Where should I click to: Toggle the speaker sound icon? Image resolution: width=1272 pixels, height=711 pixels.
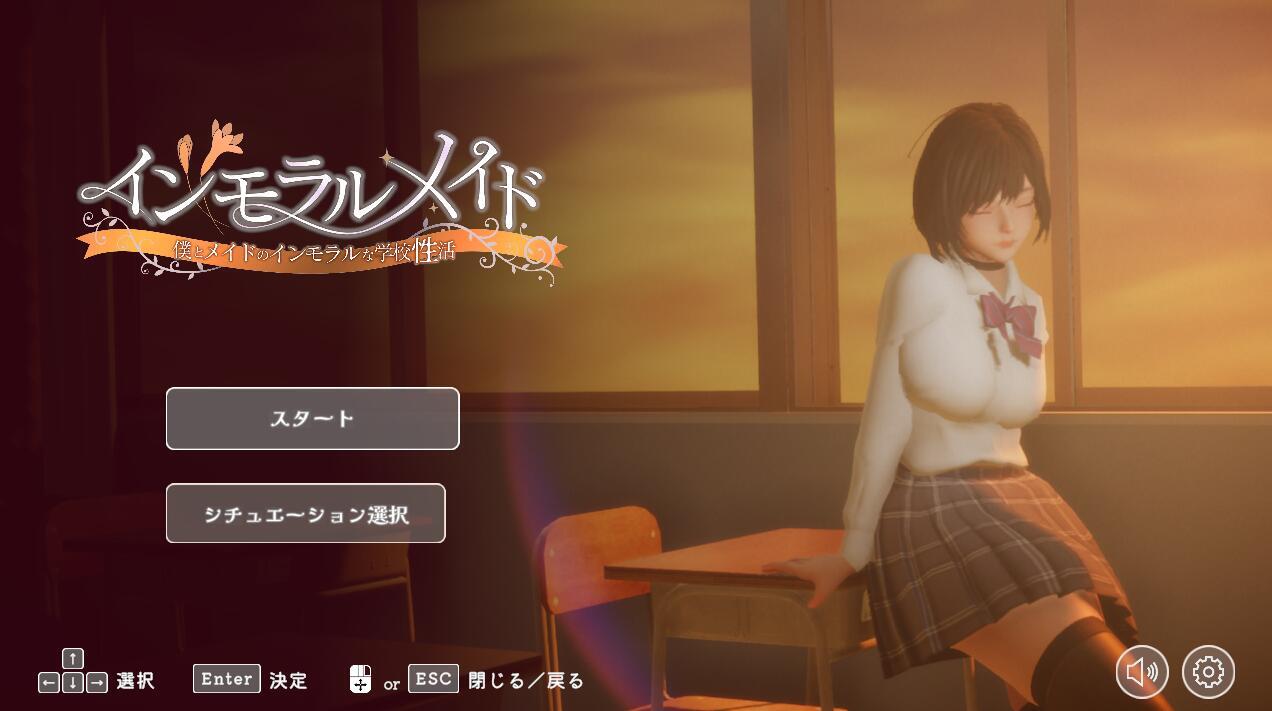[1142, 672]
